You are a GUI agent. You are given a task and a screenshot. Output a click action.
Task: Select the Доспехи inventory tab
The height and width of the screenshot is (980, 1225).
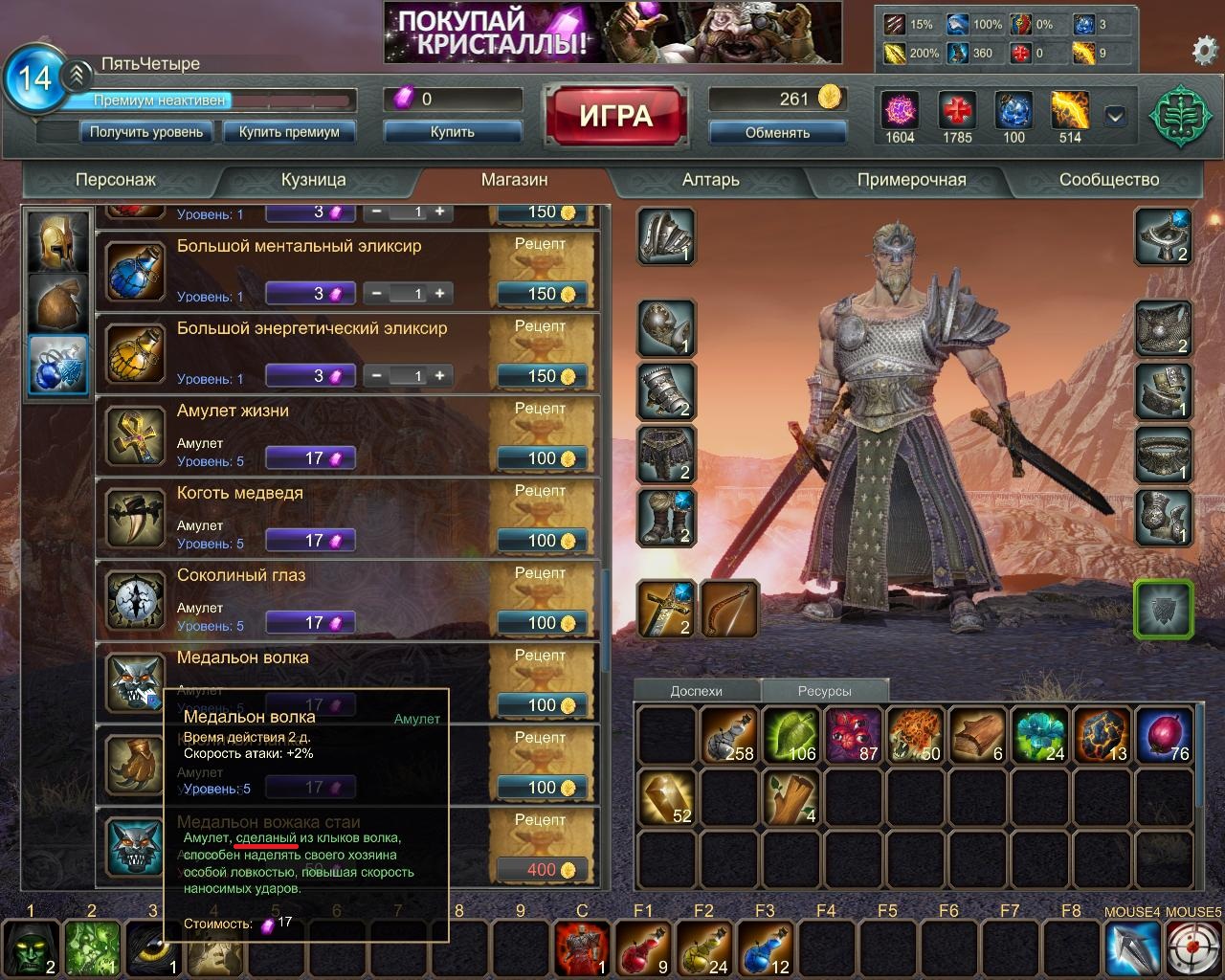(697, 691)
